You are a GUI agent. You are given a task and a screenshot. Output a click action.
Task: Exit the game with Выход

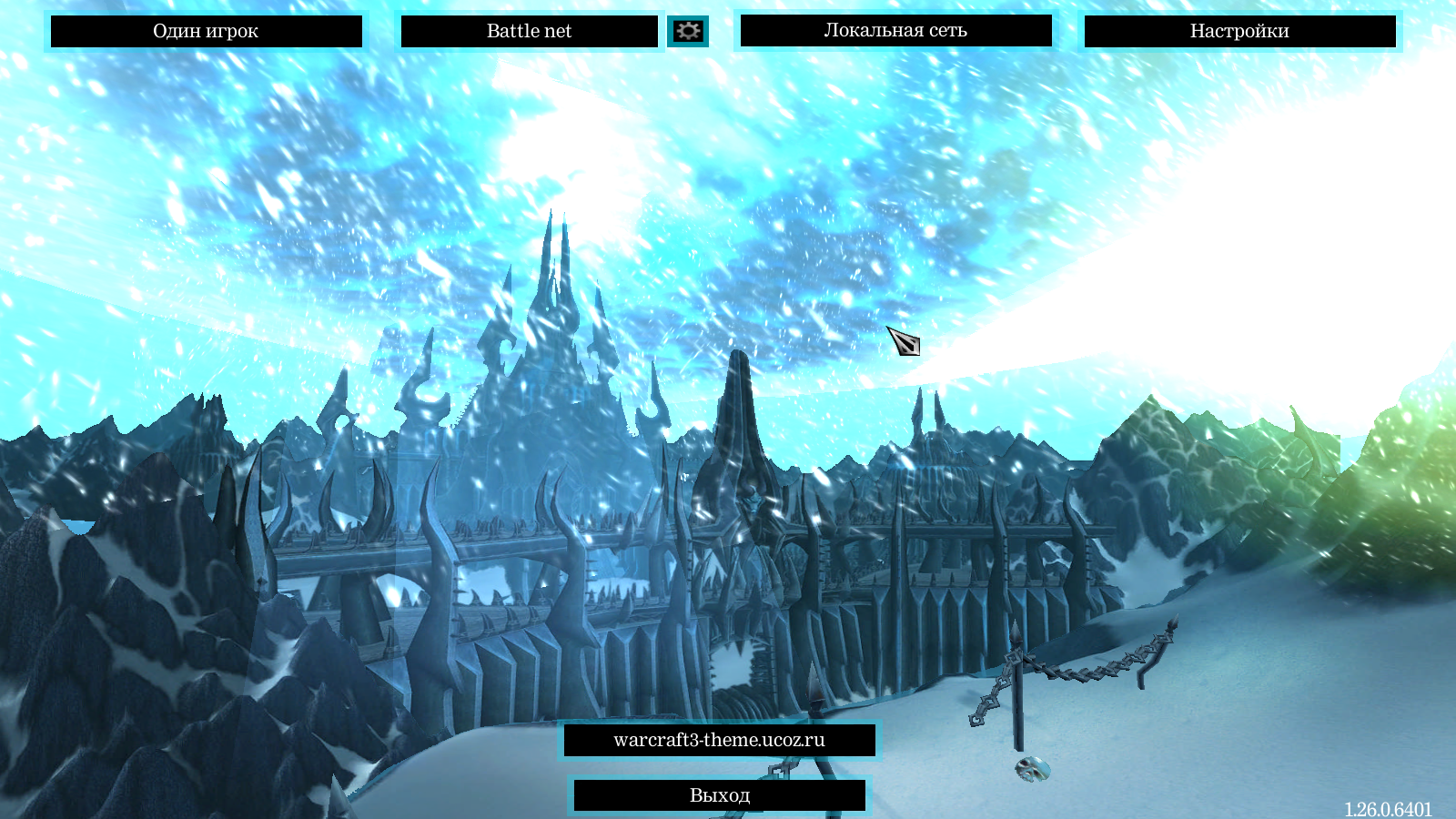(719, 795)
